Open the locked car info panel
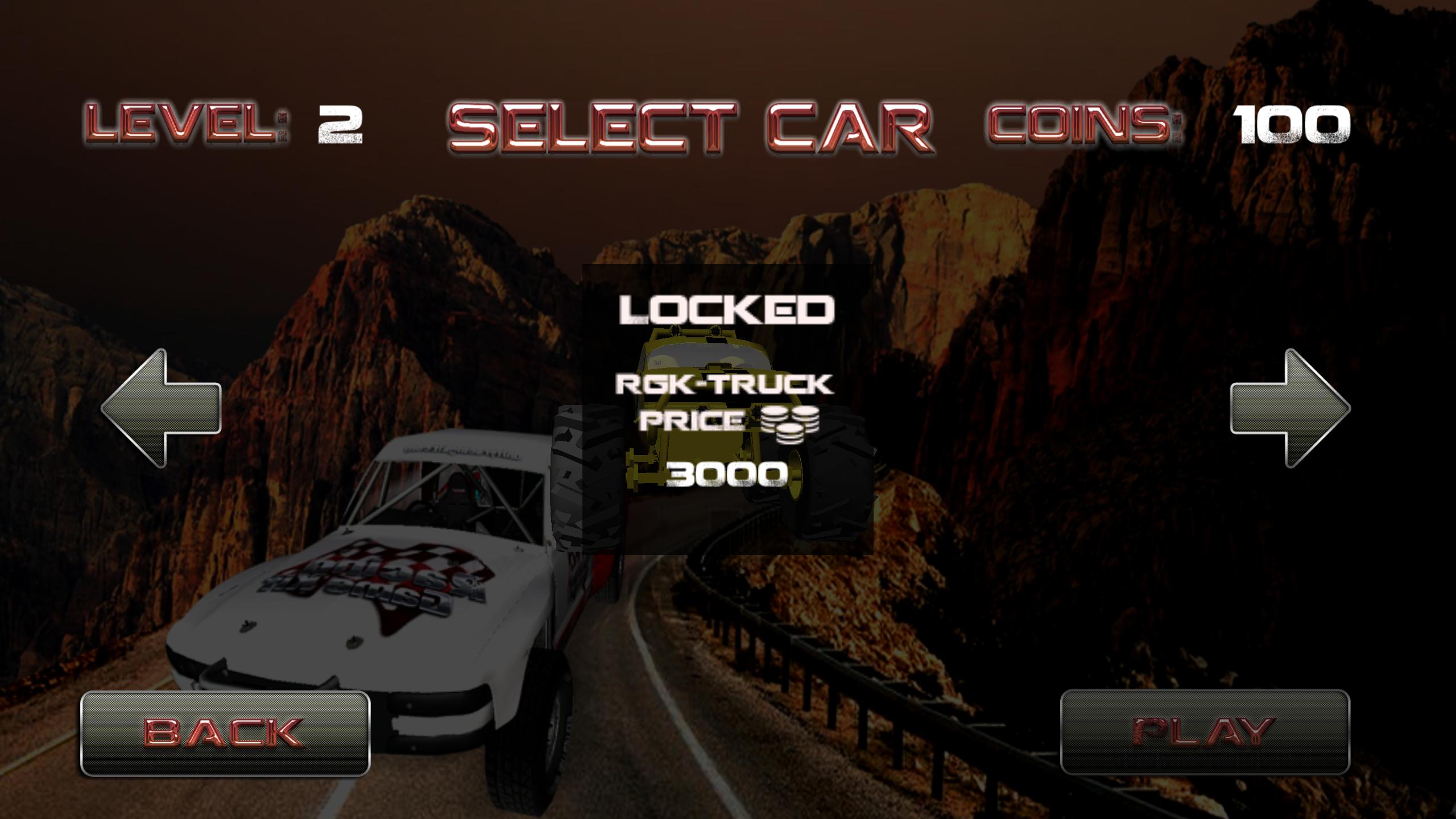 (727, 409)
